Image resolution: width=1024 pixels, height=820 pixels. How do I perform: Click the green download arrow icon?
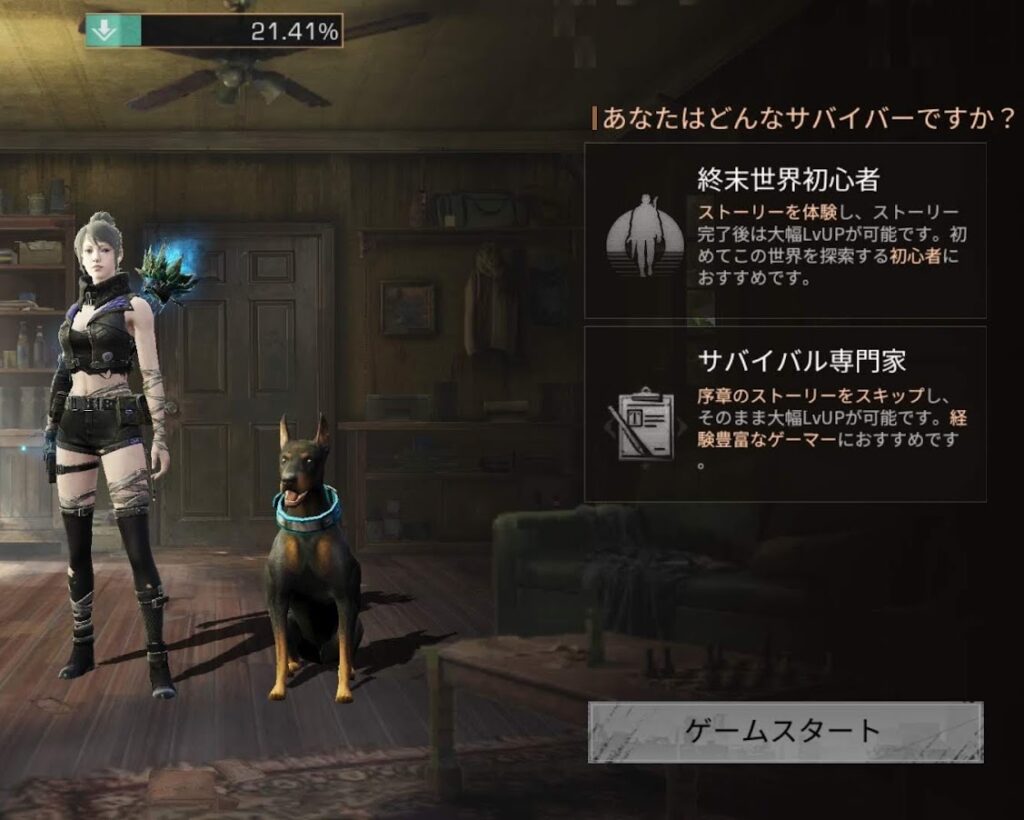103,31
